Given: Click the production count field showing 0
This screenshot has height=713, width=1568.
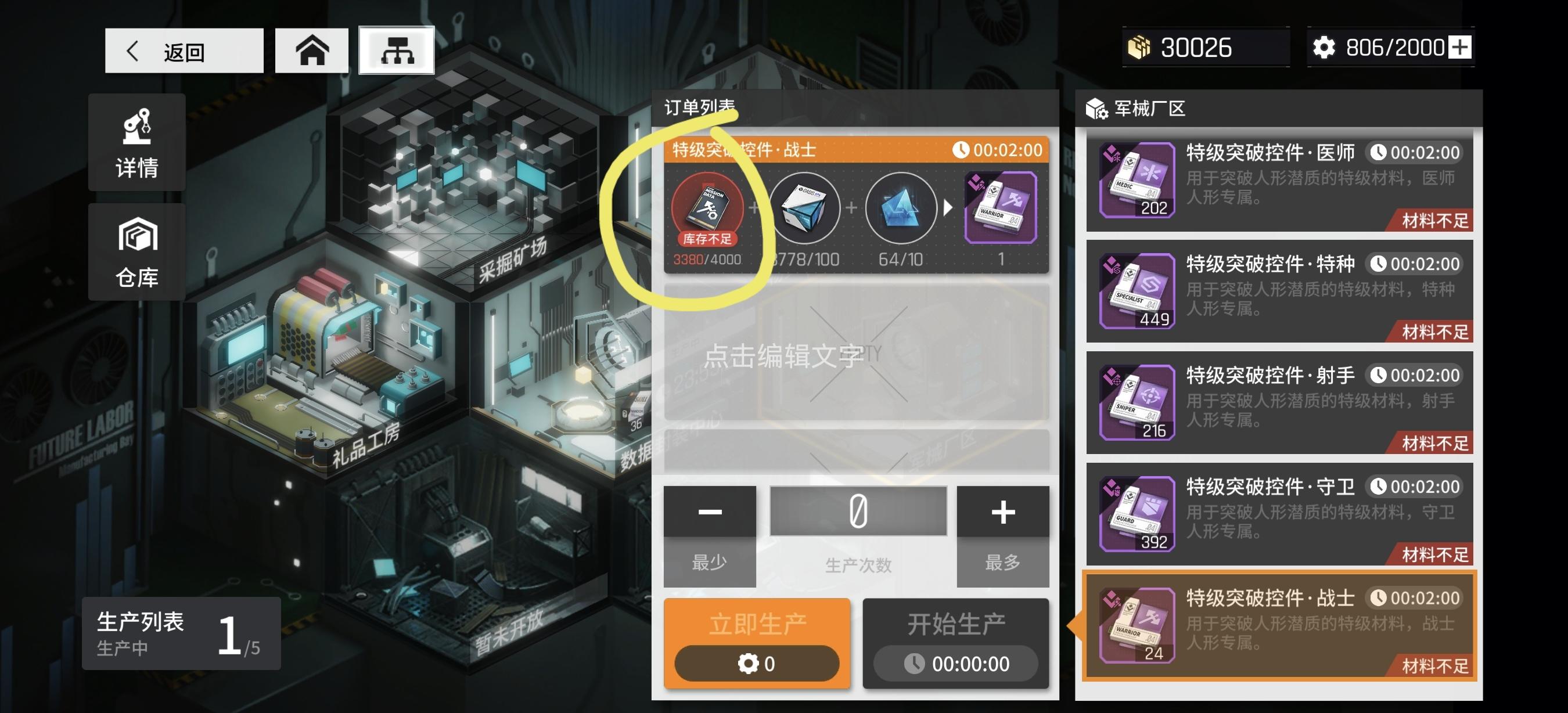Looking at the screenshot, I should pyautogui.click(x=857, y=511).
